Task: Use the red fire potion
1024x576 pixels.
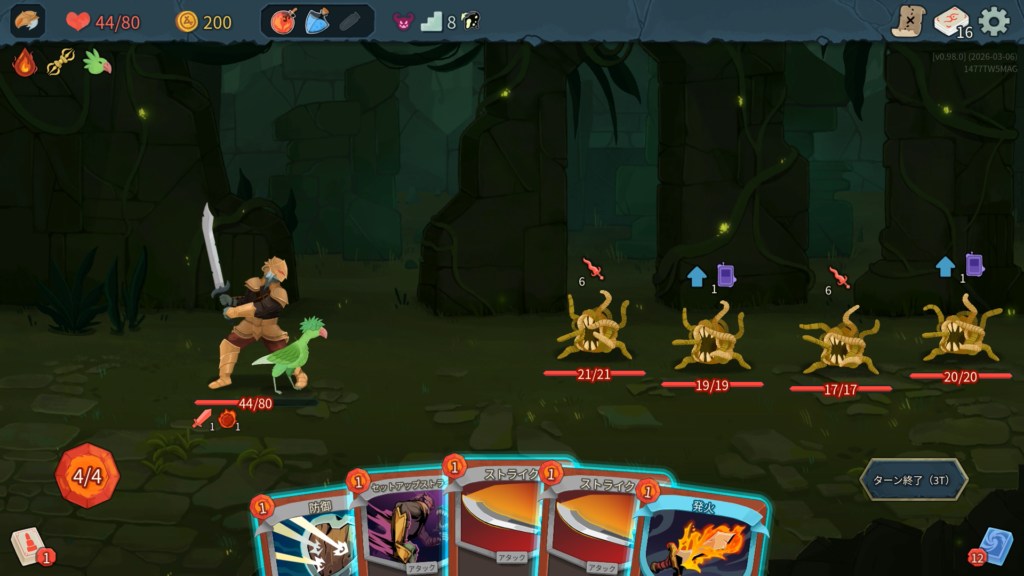Action: tap(284, 21)
